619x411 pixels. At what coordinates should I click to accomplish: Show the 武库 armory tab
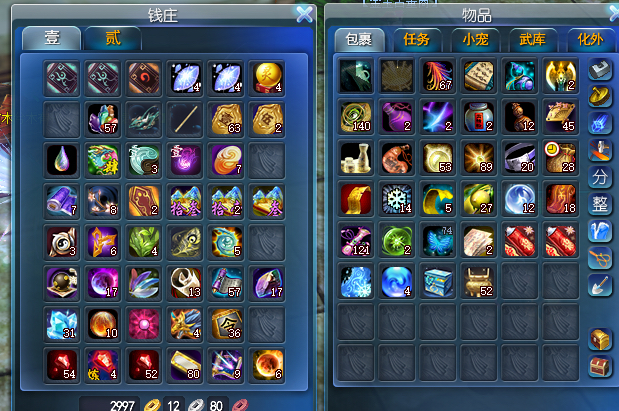(533, 39)
